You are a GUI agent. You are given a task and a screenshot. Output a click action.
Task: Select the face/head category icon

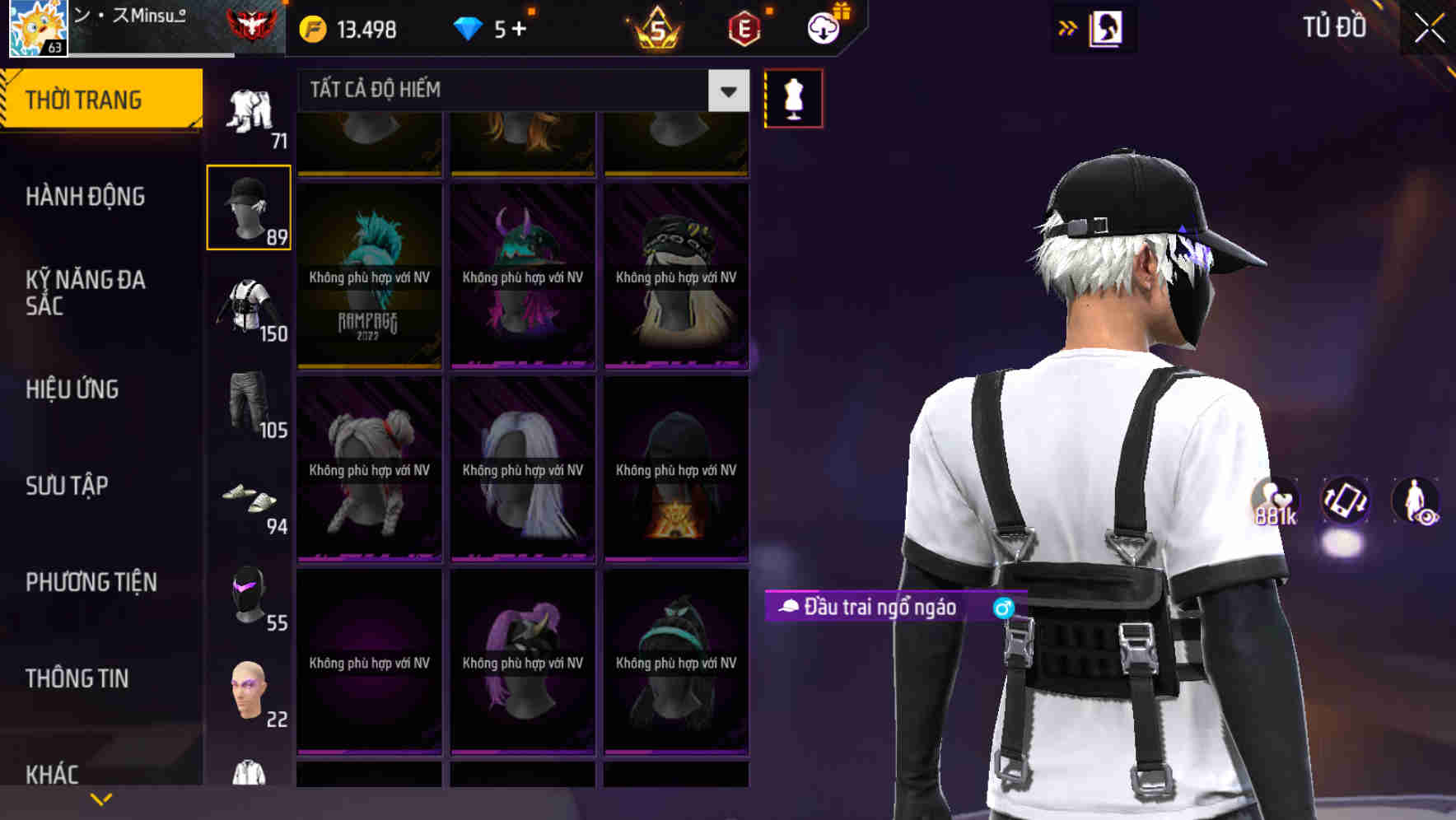(250, 696)
